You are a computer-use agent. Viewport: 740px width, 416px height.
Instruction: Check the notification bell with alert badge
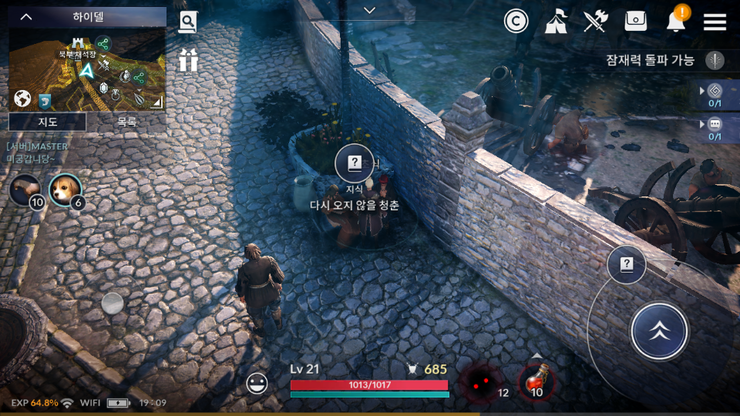[676, 21]
